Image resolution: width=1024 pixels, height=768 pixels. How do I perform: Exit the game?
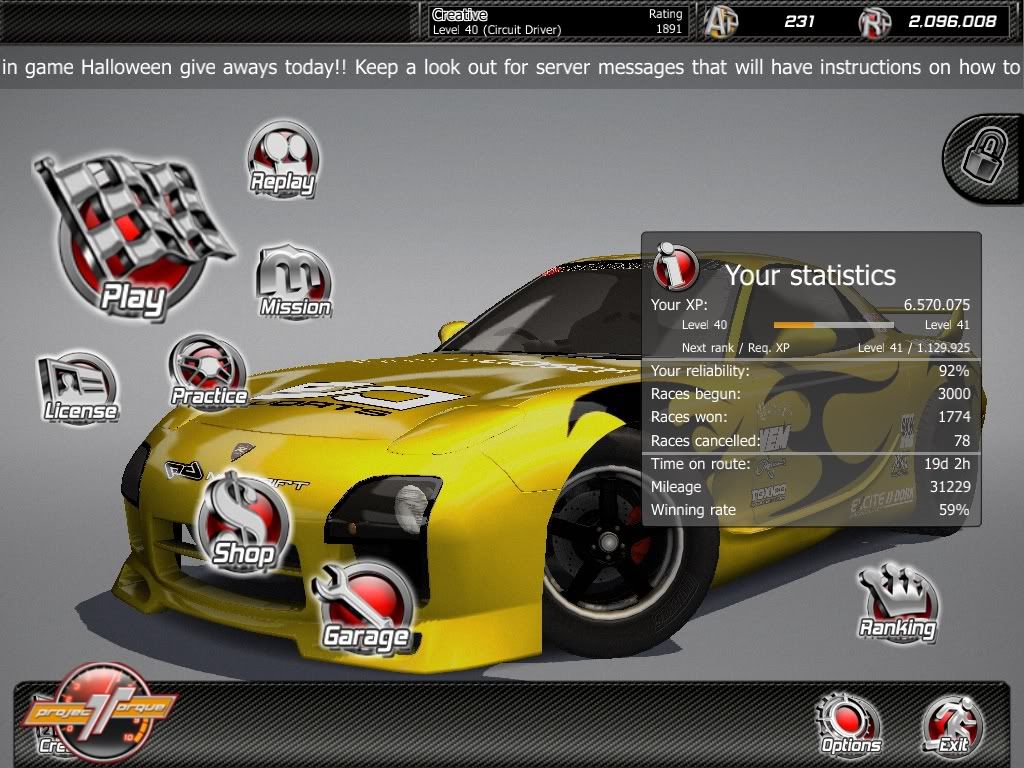click(x=953, y=724)
